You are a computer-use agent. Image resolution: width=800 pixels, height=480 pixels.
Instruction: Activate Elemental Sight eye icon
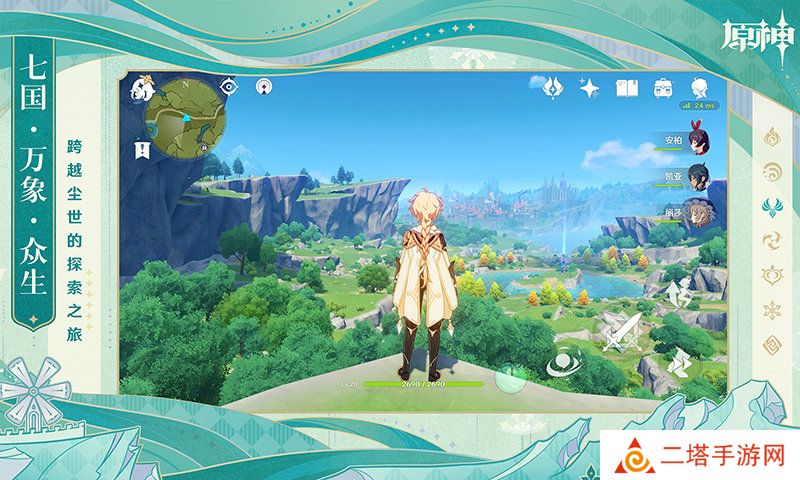(230, 87)
